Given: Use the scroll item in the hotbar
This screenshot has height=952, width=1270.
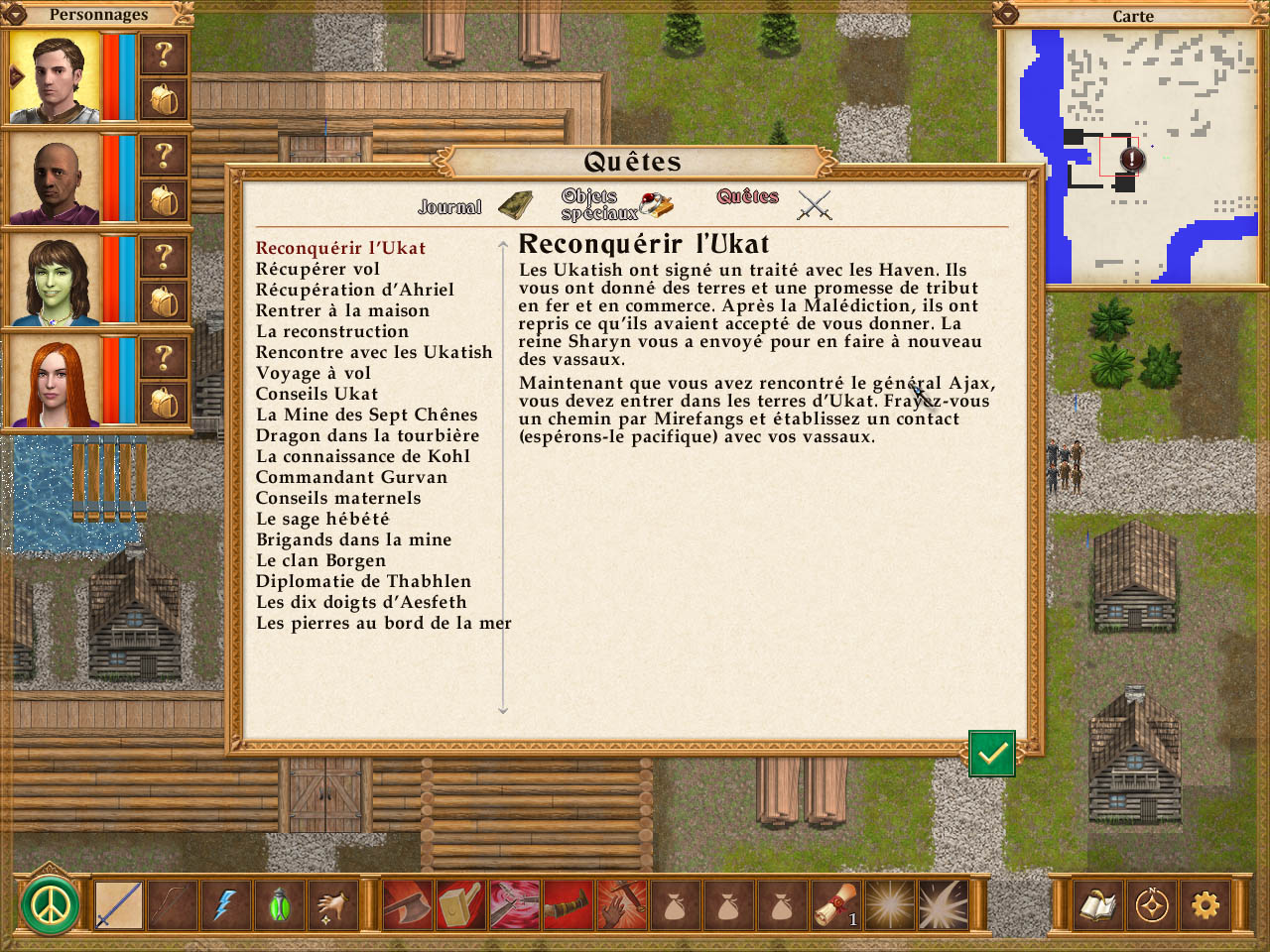Looking at the screenshot, I should pos(835,904).
